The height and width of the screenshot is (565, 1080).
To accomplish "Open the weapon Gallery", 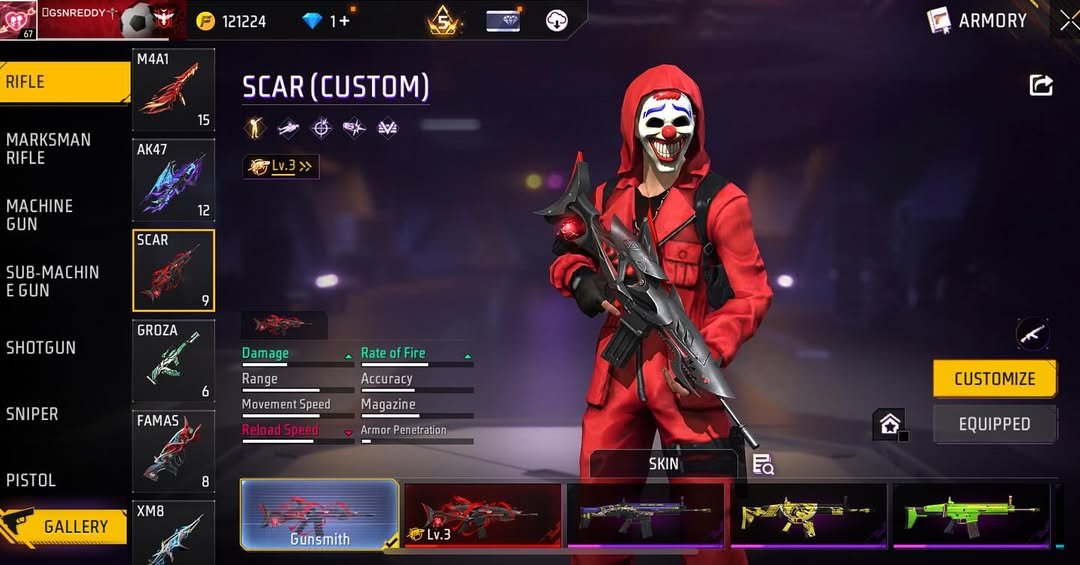I will [x=66, y=526].
